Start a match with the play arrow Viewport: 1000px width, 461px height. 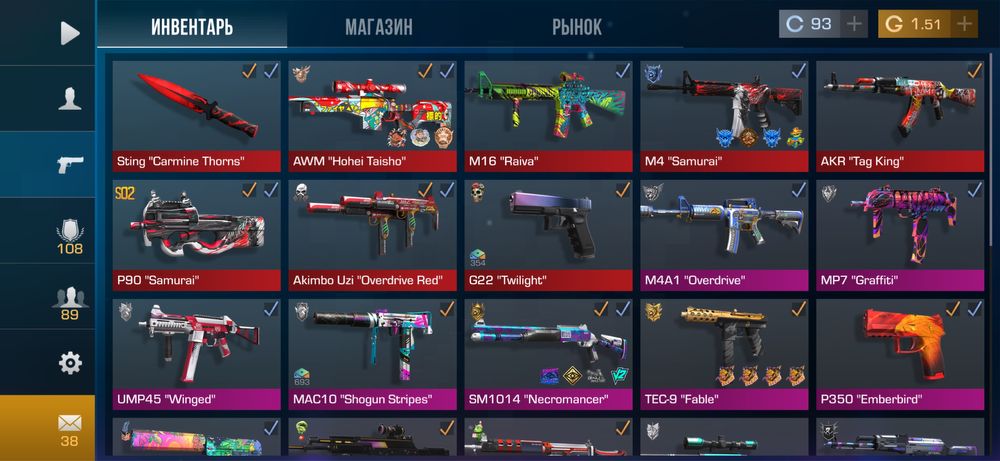(69, 33)
